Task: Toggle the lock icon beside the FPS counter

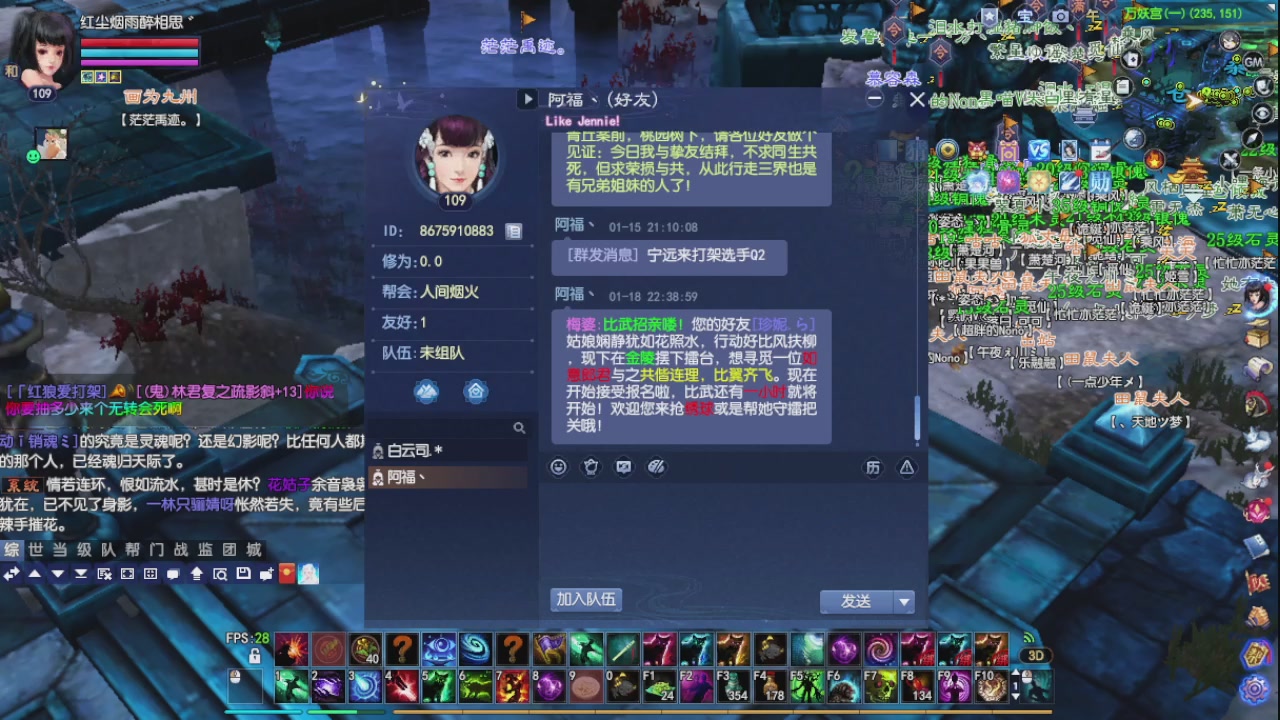Action: point(256,655)
